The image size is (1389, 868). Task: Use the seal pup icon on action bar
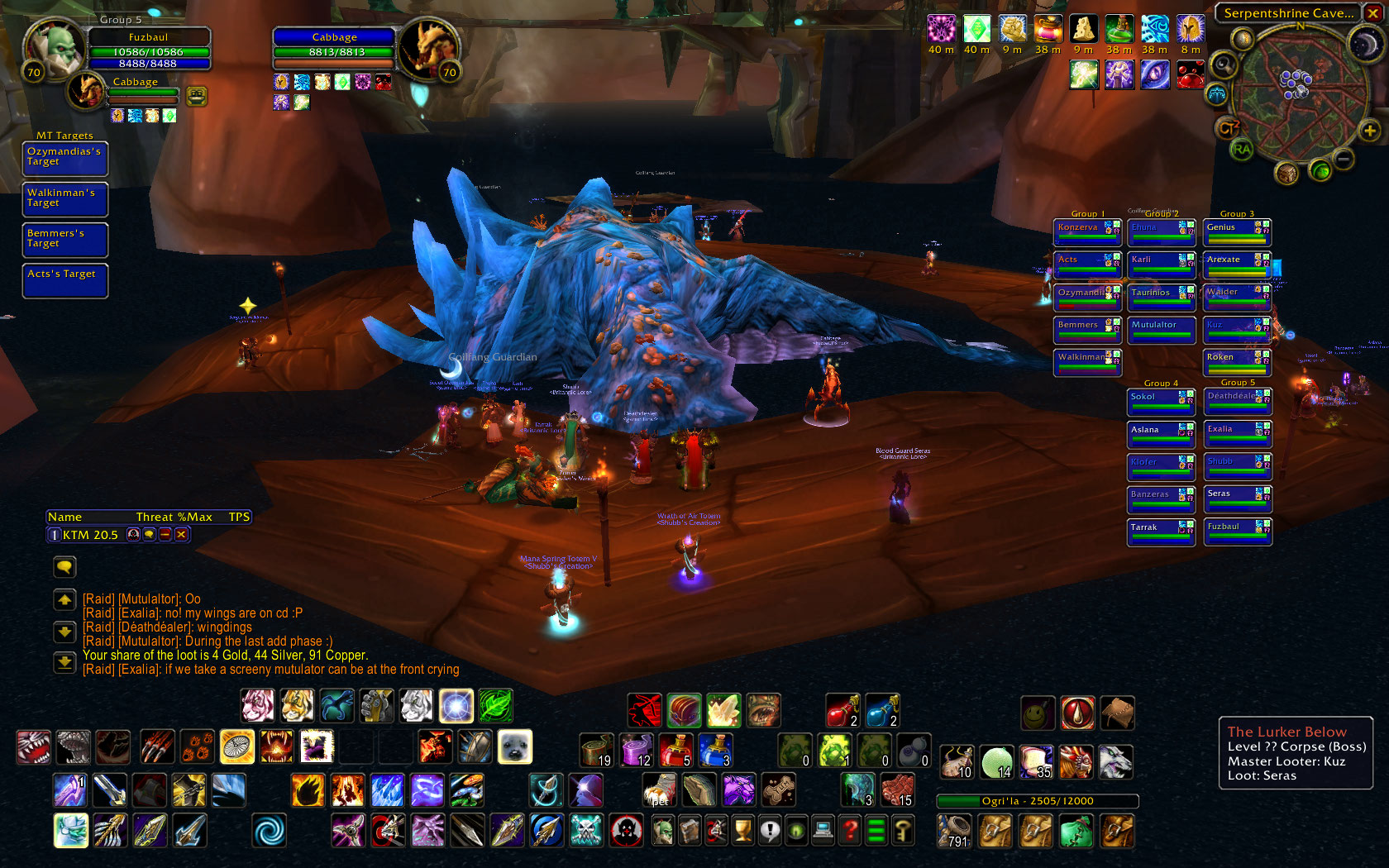514,747
